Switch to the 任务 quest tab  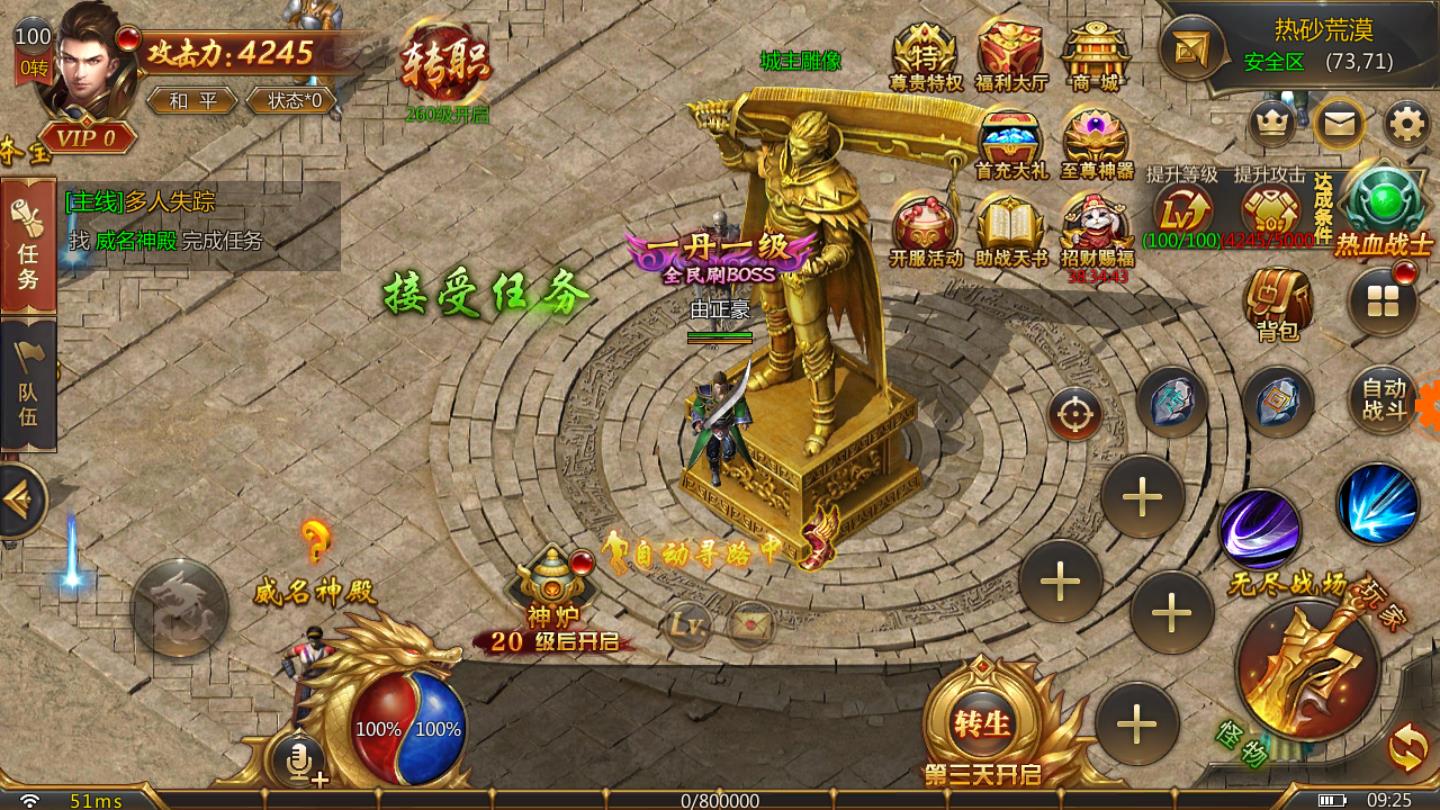(28, 248)
